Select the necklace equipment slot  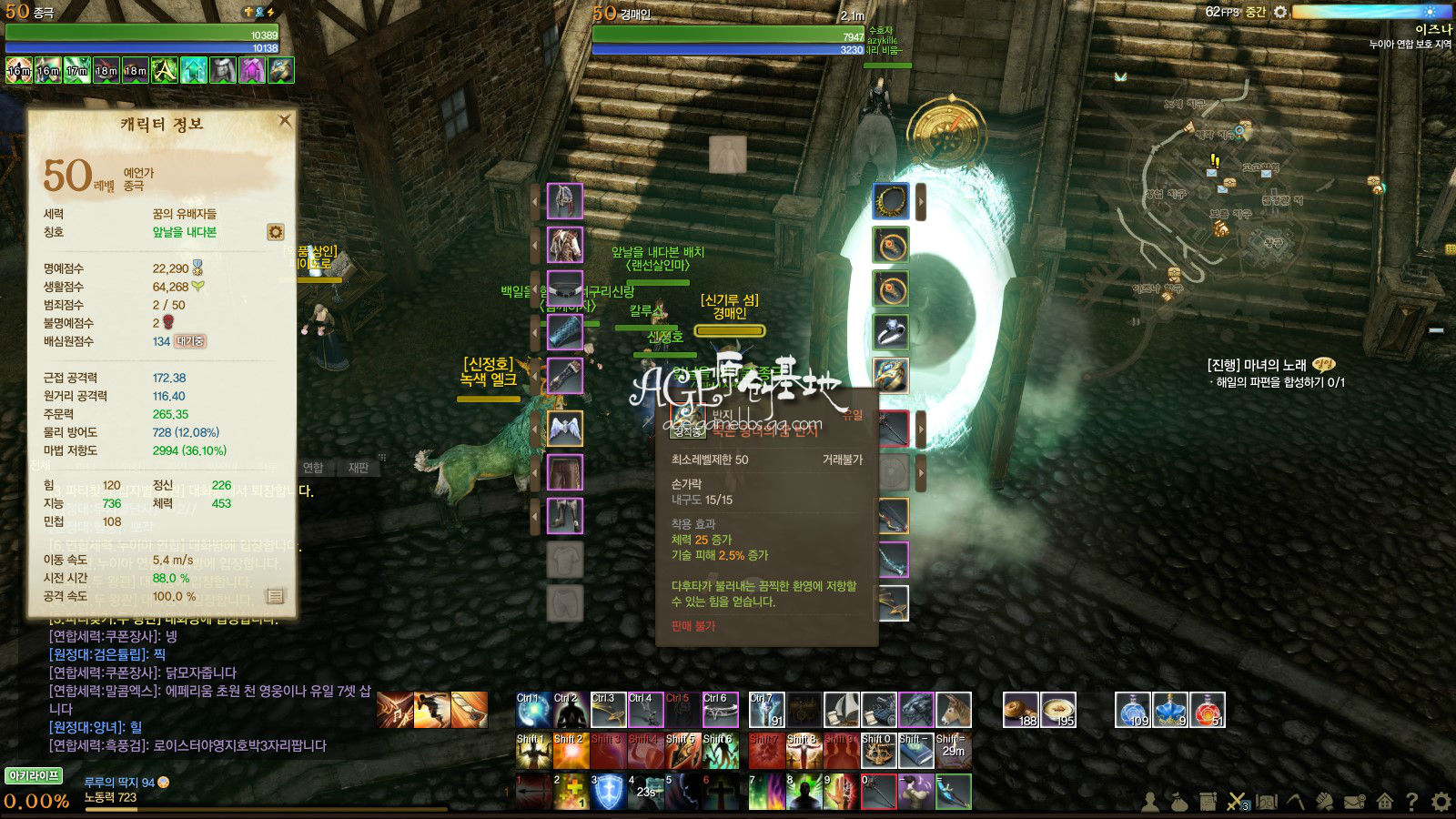click(891, 201)
